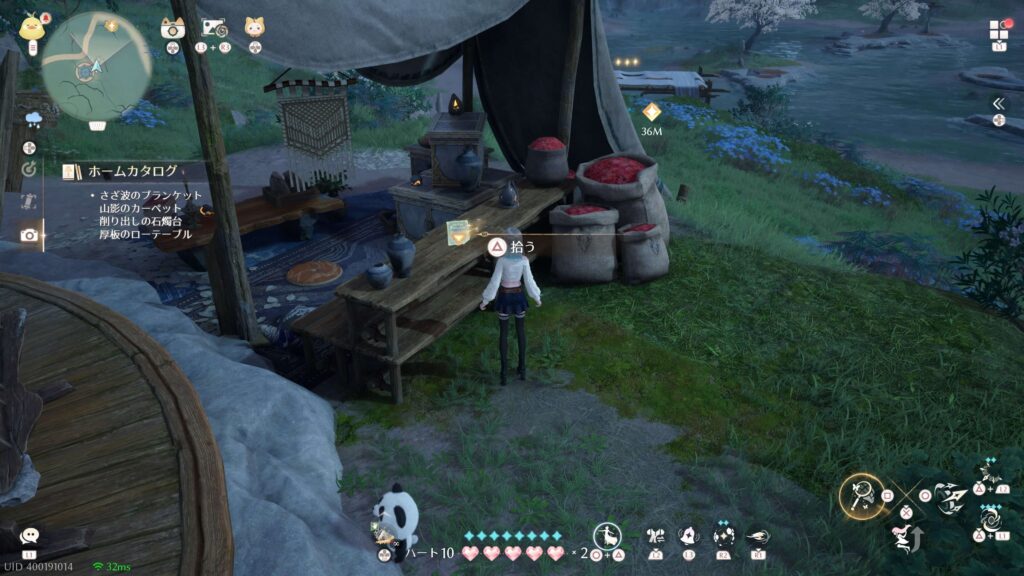Activate the gold-ringed wand ability
The image size is (1024, 576).
click(859, 494)
